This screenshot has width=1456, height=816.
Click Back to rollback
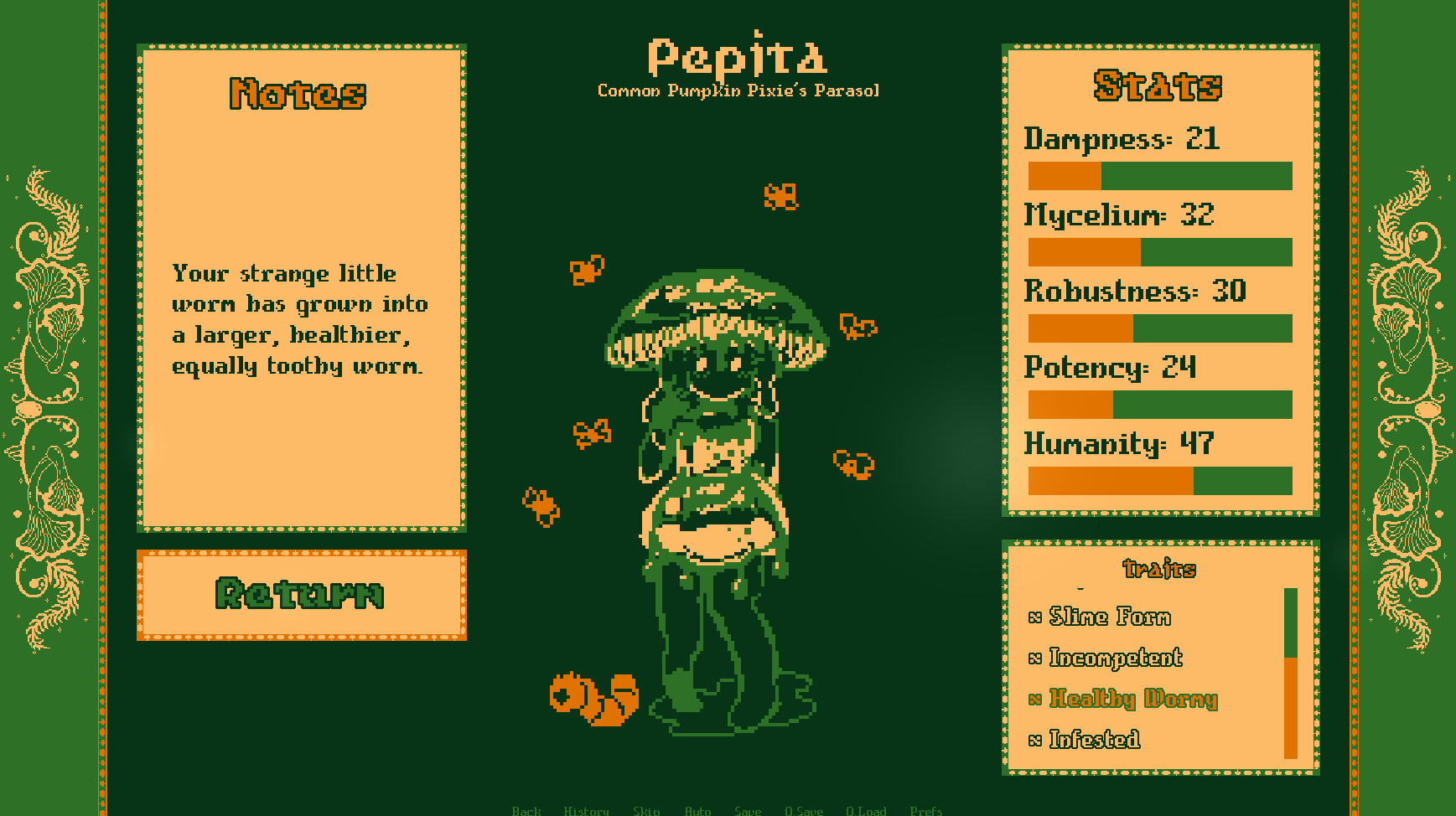(x=526, y=810)
